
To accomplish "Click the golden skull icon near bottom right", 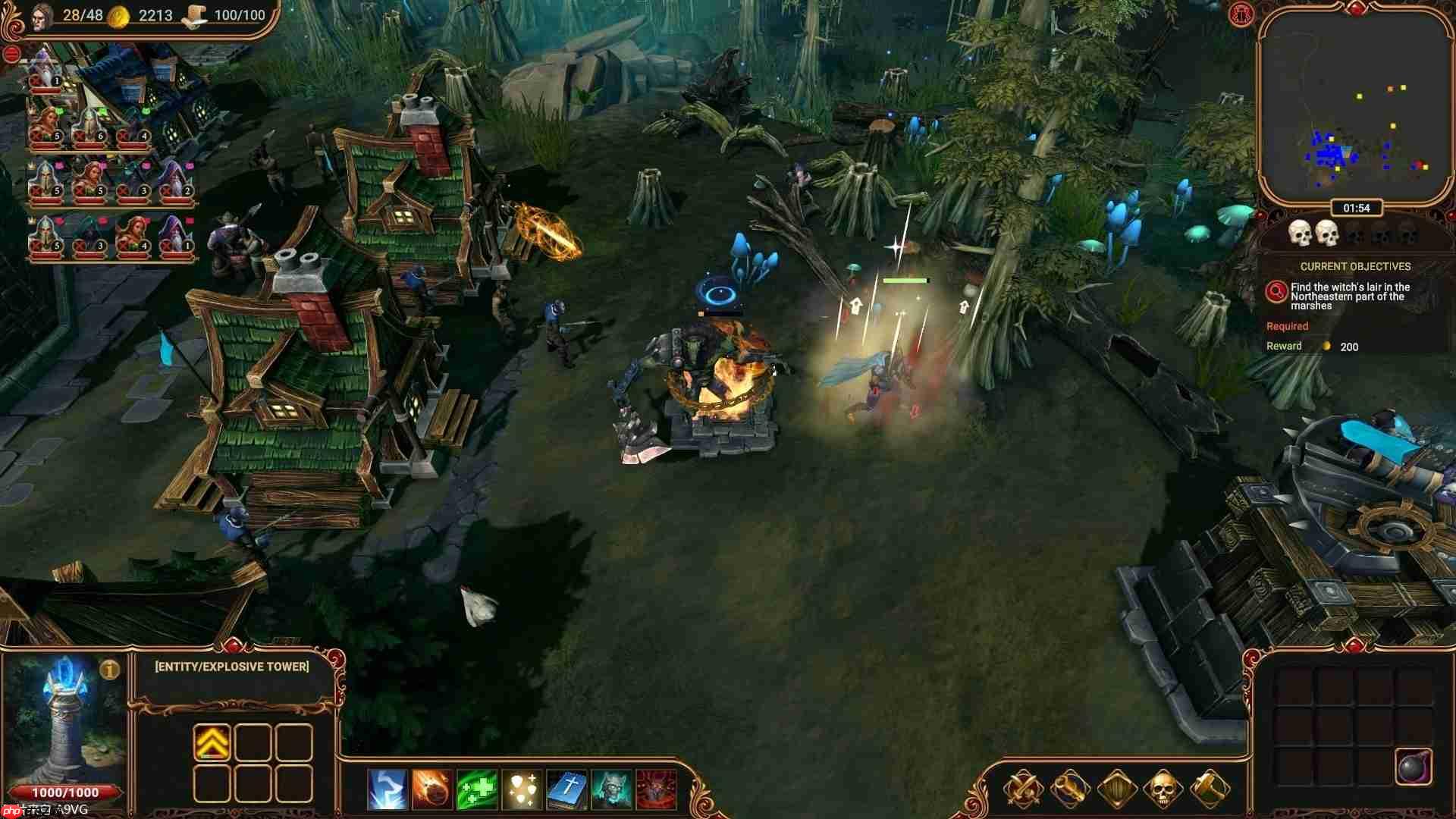I will (x=1163, y=789).
